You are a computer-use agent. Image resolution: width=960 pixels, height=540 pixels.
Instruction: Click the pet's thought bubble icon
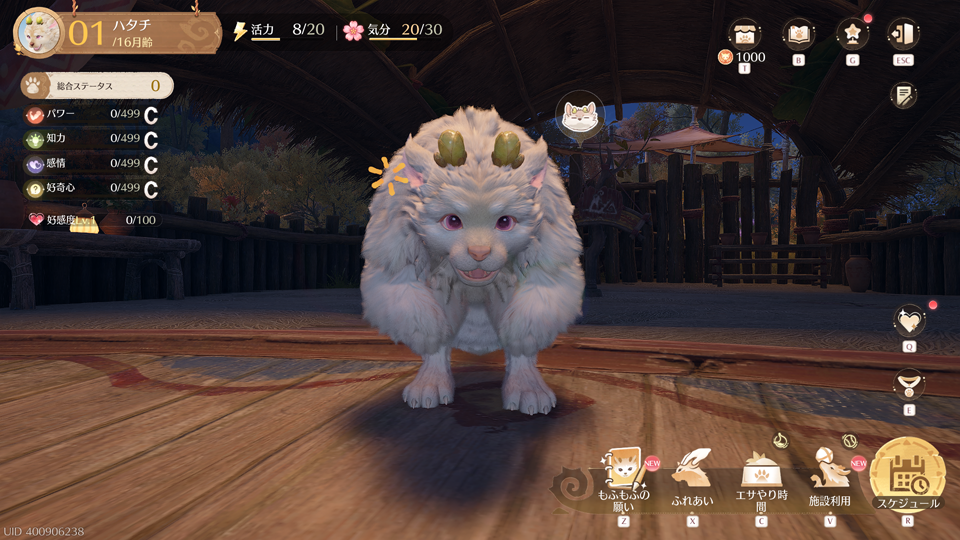point(577,117)
